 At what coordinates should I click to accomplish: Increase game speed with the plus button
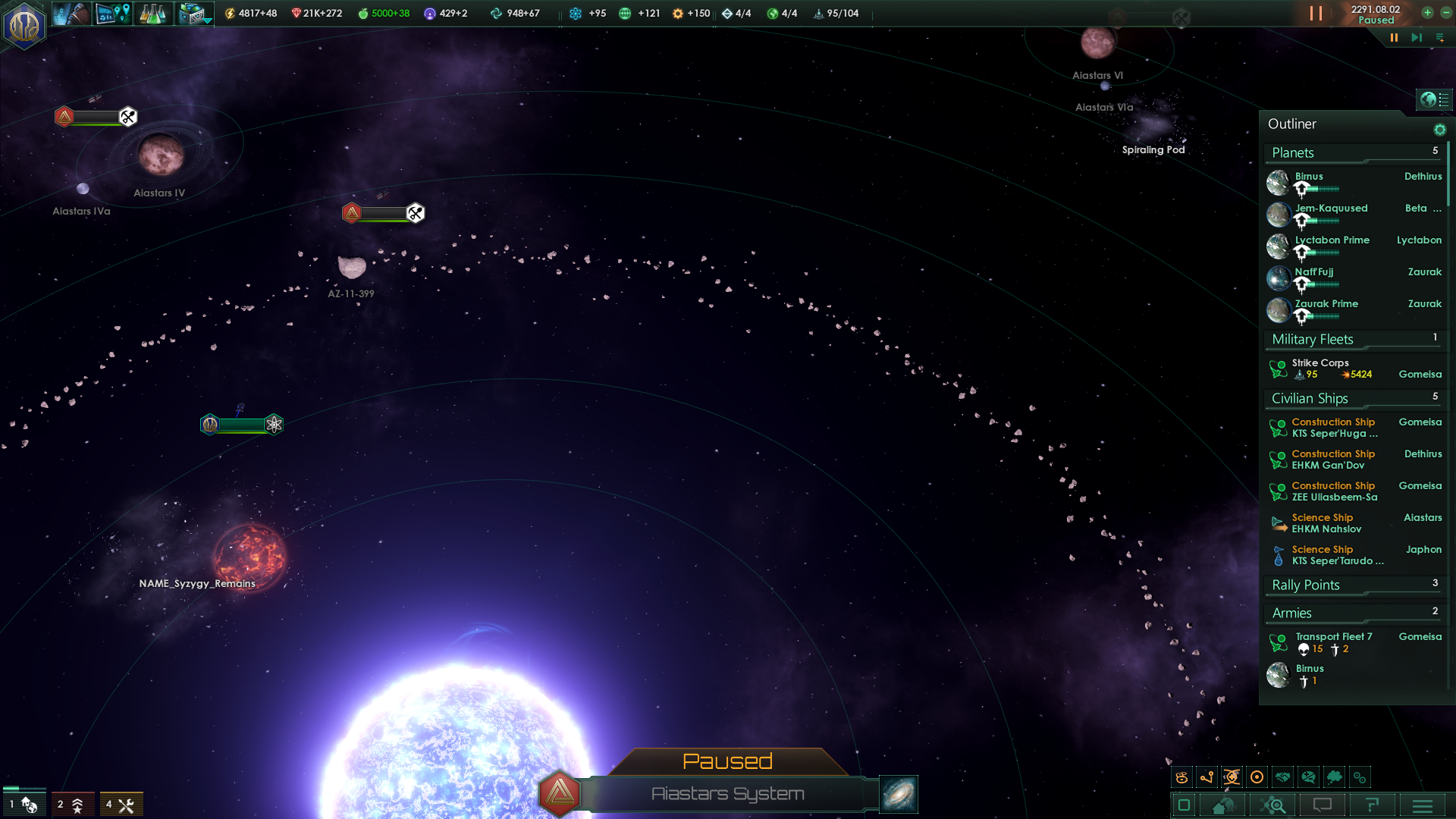[1427, 13]
